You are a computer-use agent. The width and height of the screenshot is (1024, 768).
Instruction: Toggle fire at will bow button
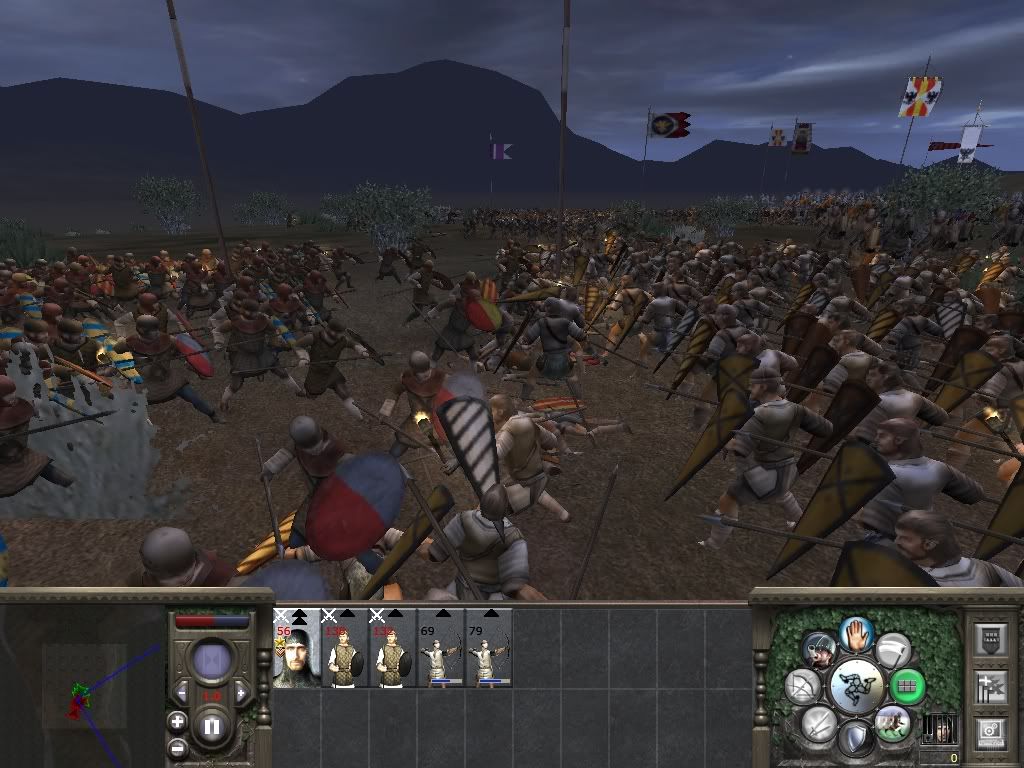pyautogui.click(x=802, y=687)
